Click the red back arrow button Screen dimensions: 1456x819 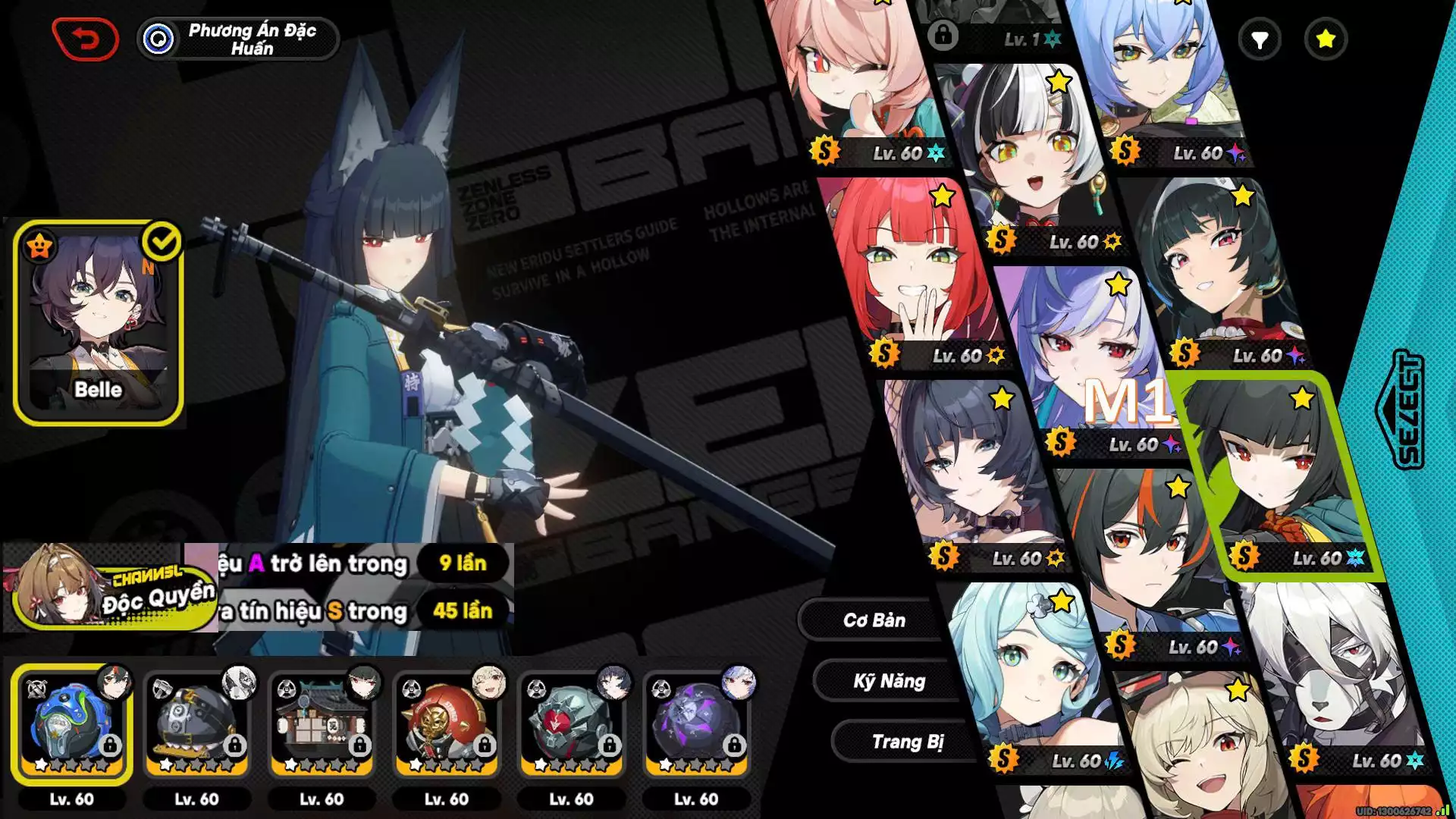click(x=86, y=39)
